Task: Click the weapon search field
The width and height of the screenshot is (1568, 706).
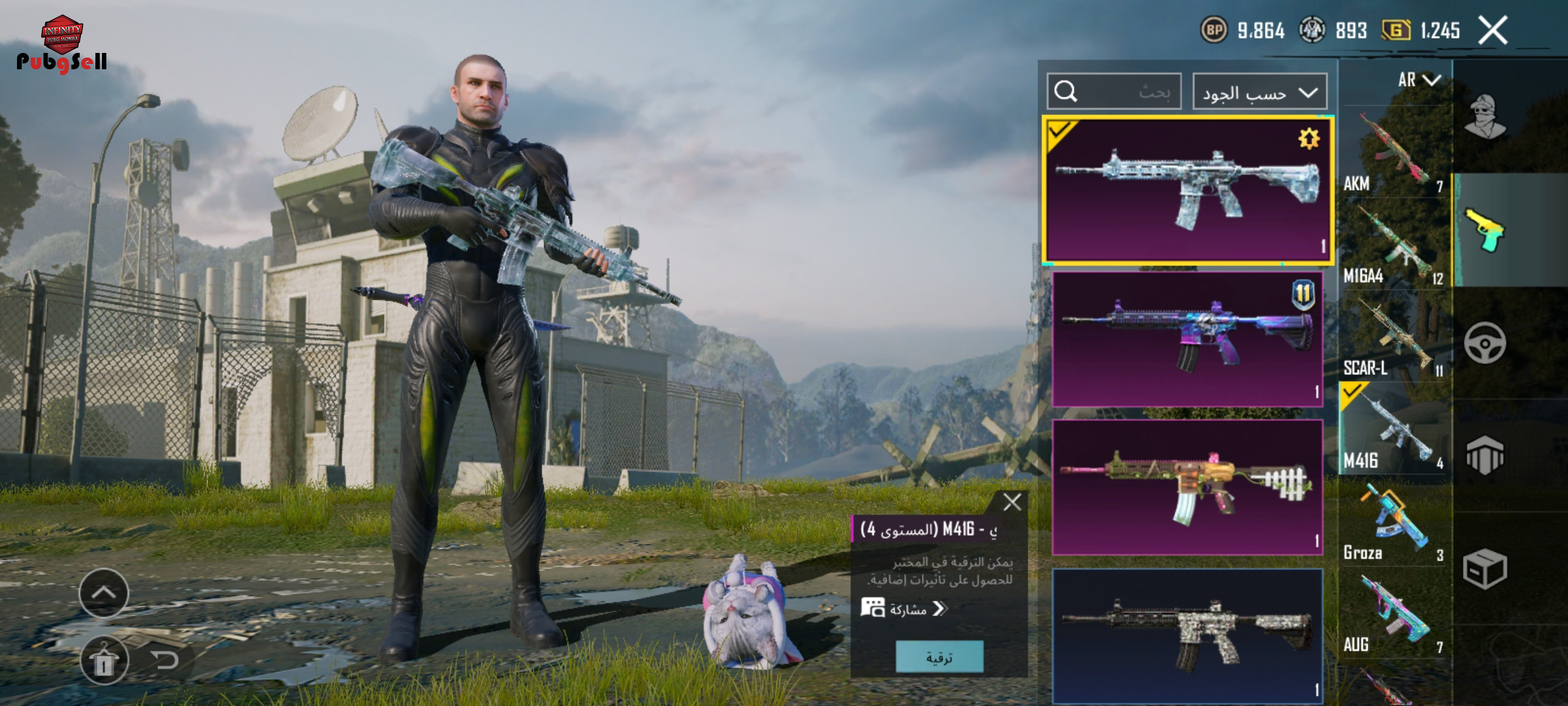Action: tap(1114, 92)
